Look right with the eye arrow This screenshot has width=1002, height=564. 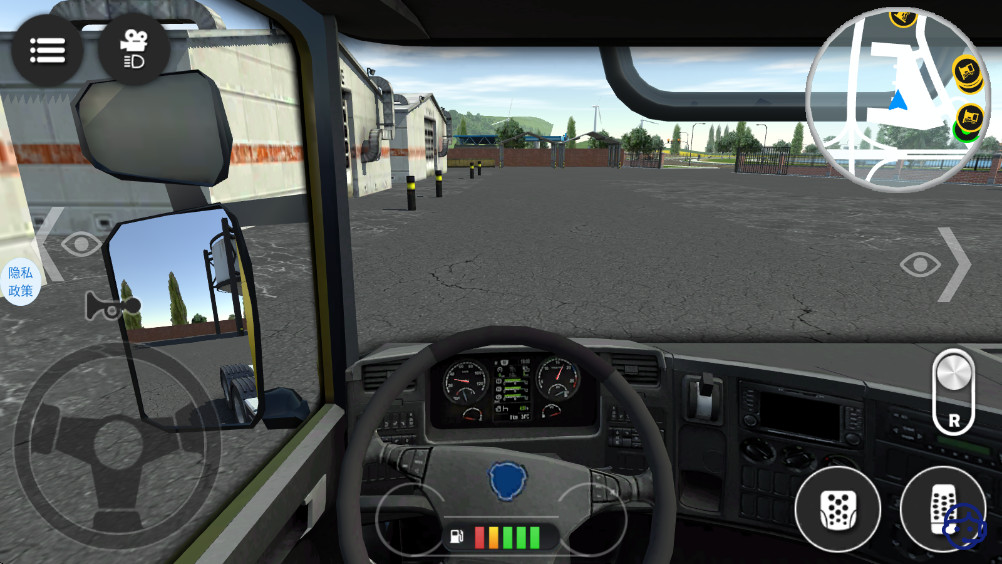(x=935, y=264)
